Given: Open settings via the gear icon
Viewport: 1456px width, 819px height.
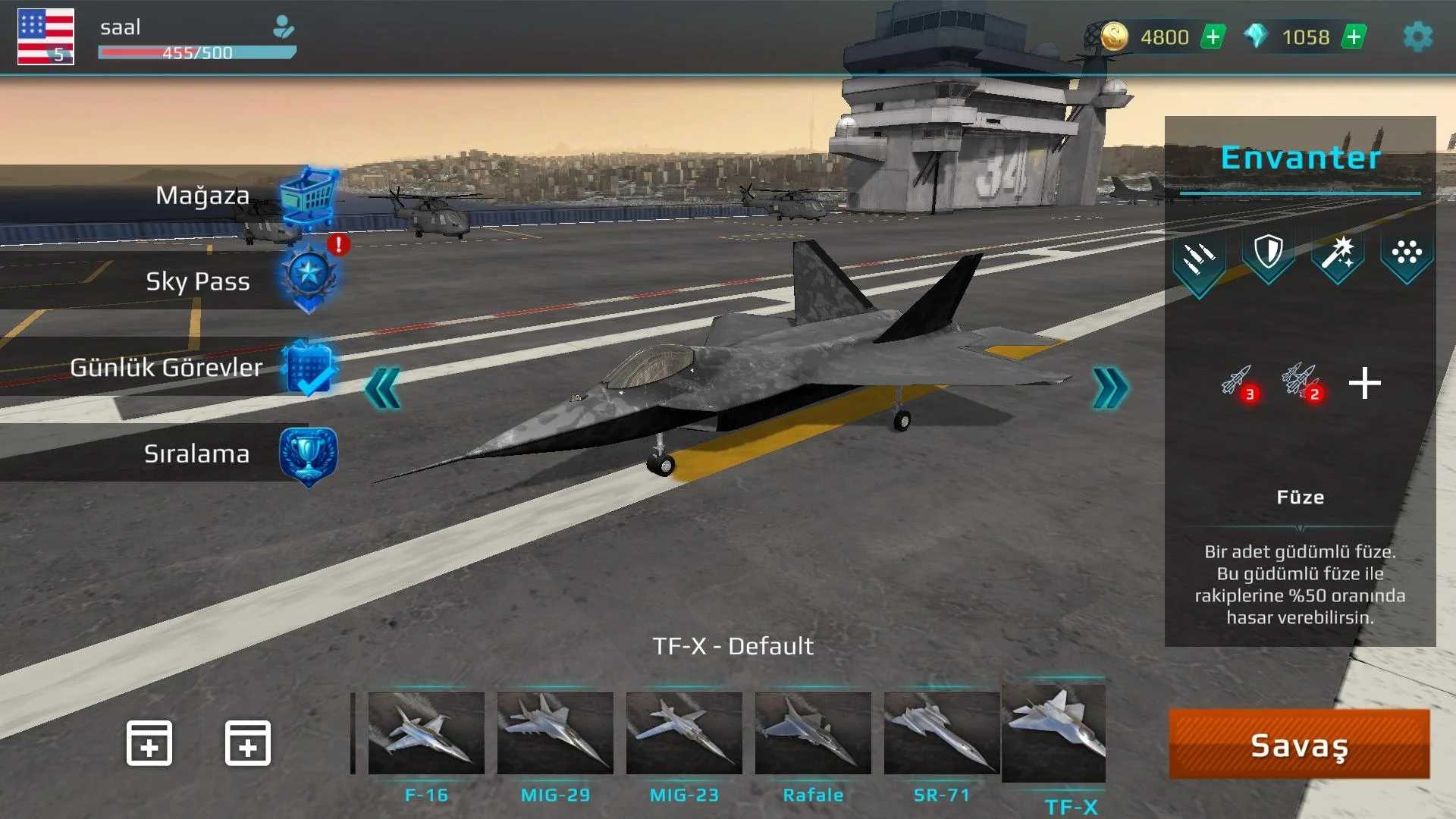Looking at the screenshot, I should pyautogui.click(x=1417, y=36).
